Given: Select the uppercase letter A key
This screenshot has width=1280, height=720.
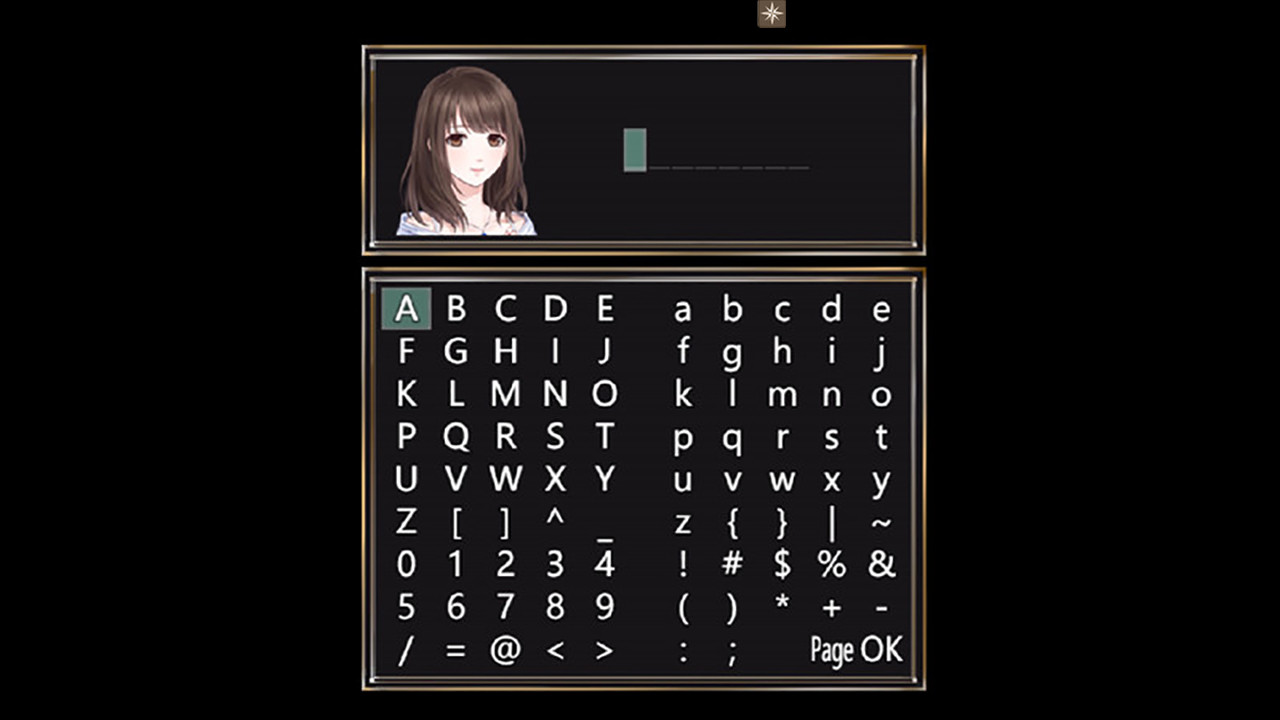Looking at the screenshot, I should click(x=405, y=308).
